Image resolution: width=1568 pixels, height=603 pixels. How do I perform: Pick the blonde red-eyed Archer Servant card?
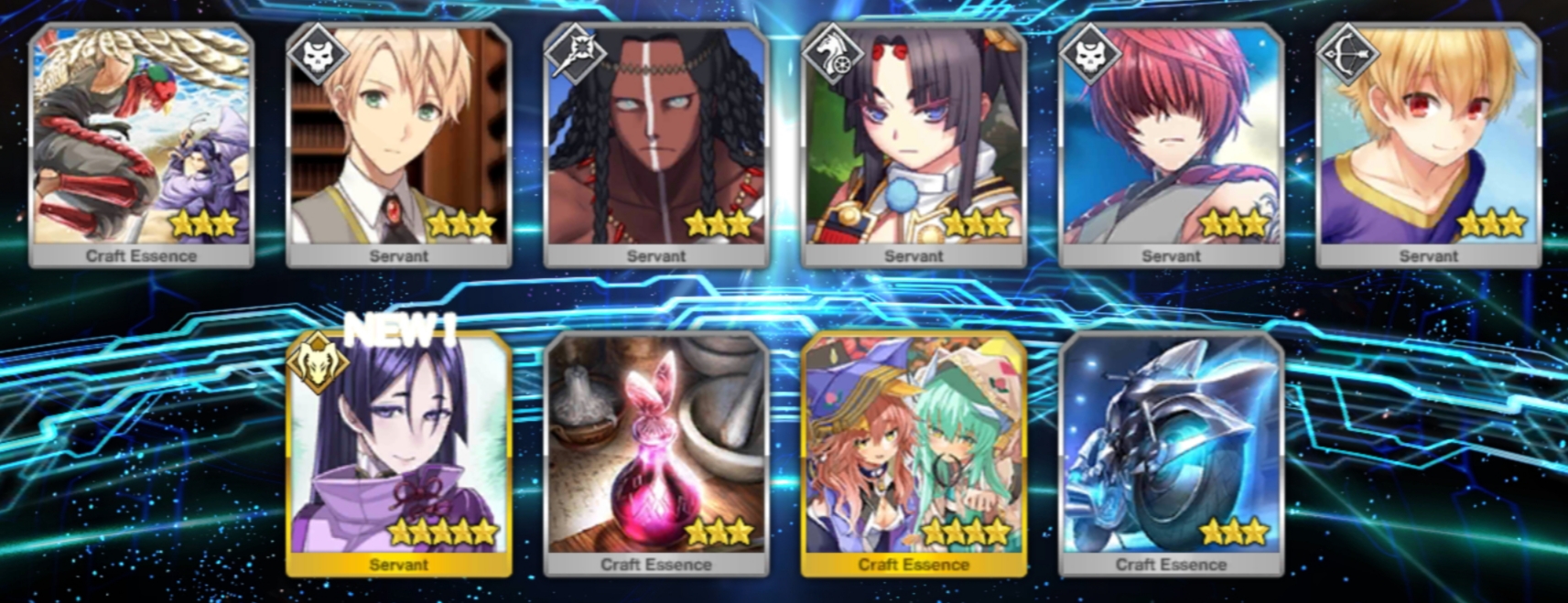pos(1428,145)
